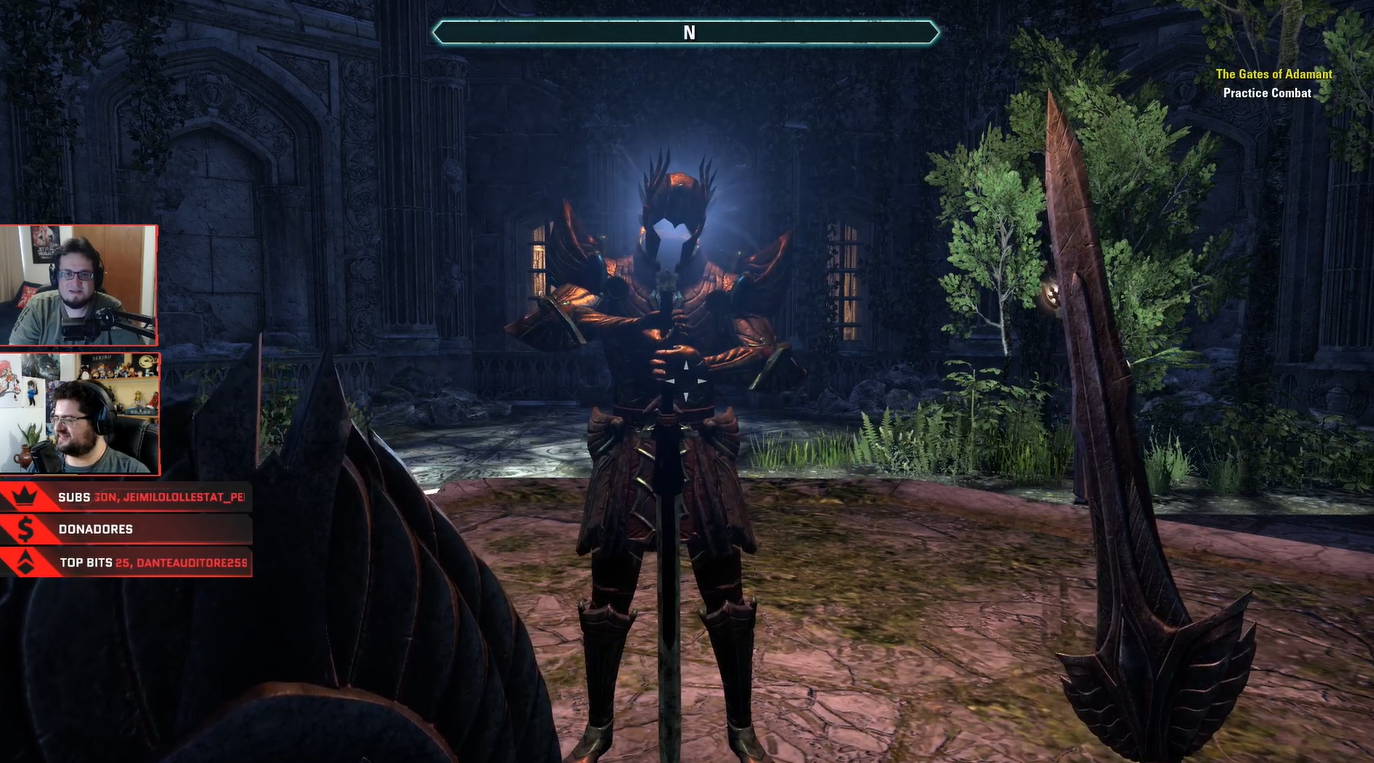
Task: Click the Top Bits overlay row
Action: pos(127,562)
